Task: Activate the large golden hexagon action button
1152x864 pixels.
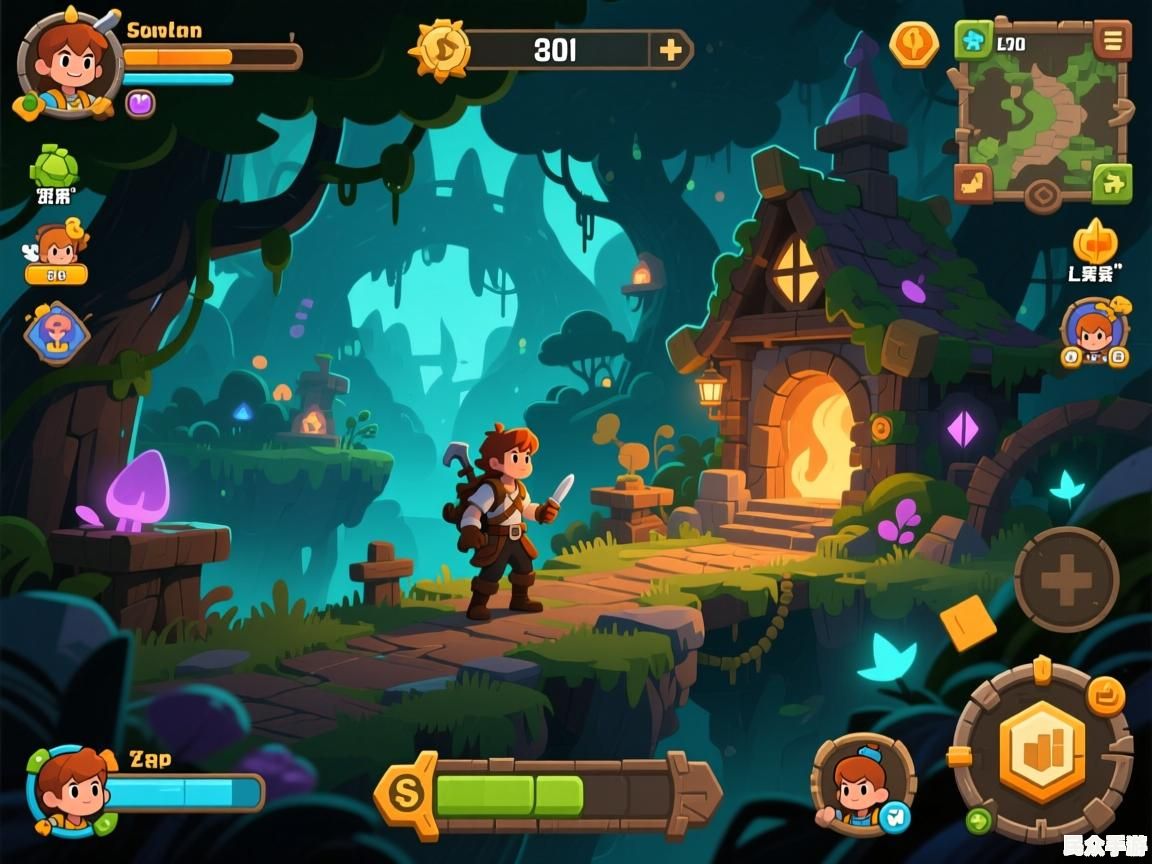Action: [x=1042, y=752]
